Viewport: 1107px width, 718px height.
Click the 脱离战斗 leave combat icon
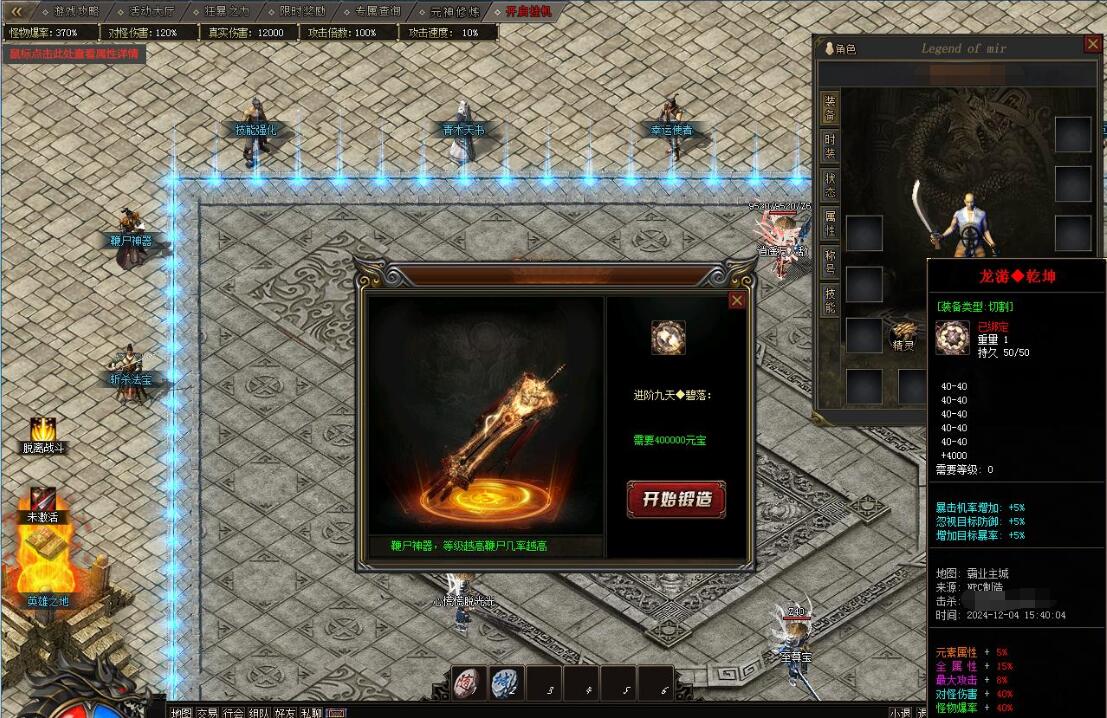coord(43,430)
